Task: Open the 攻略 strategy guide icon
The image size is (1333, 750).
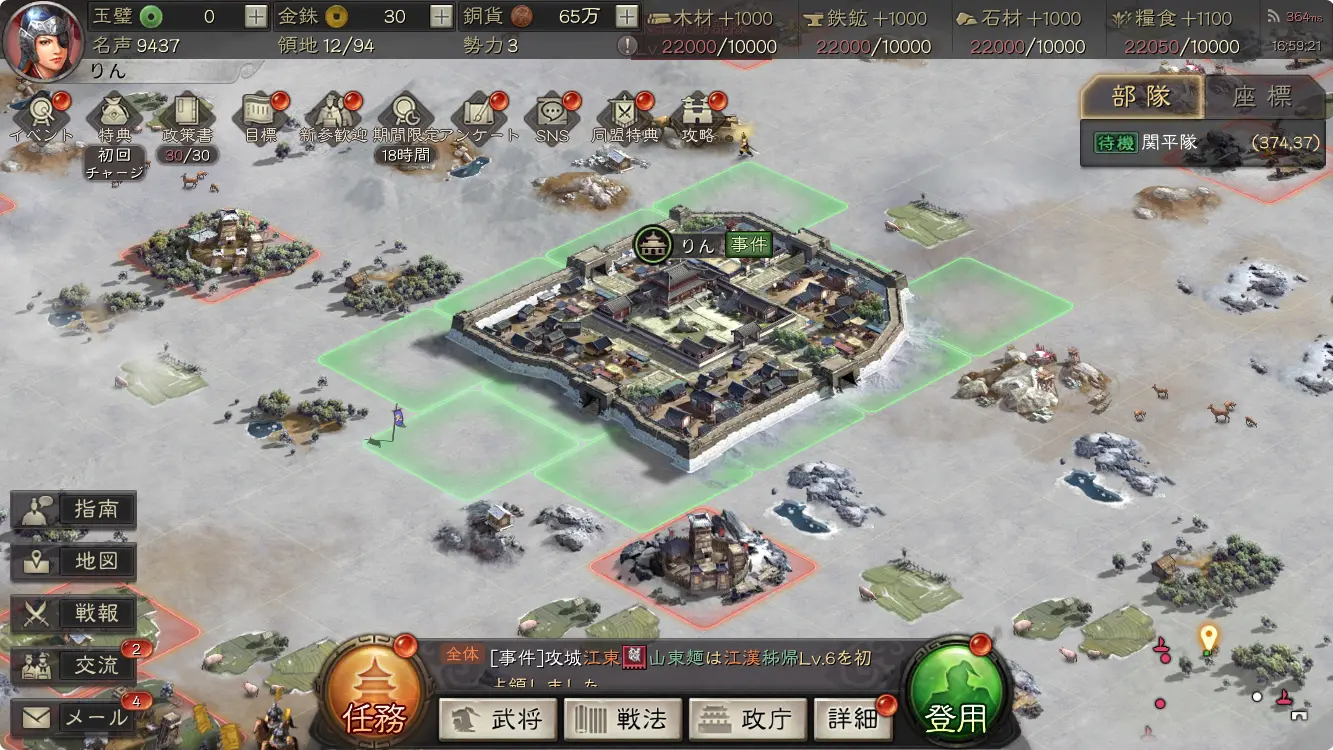Action: point(698,116)
